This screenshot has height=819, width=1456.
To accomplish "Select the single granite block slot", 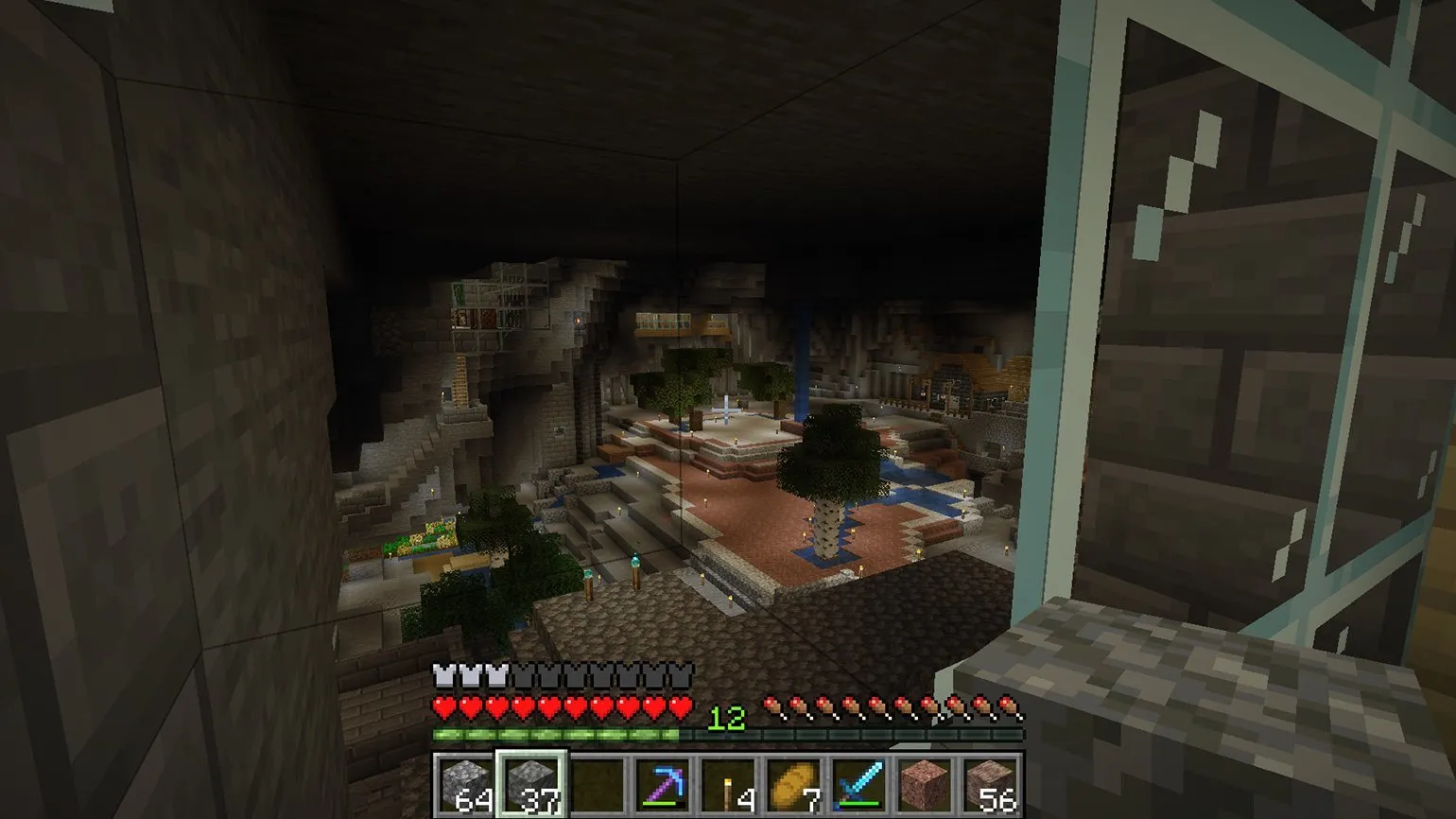I will tap(925, 784).
